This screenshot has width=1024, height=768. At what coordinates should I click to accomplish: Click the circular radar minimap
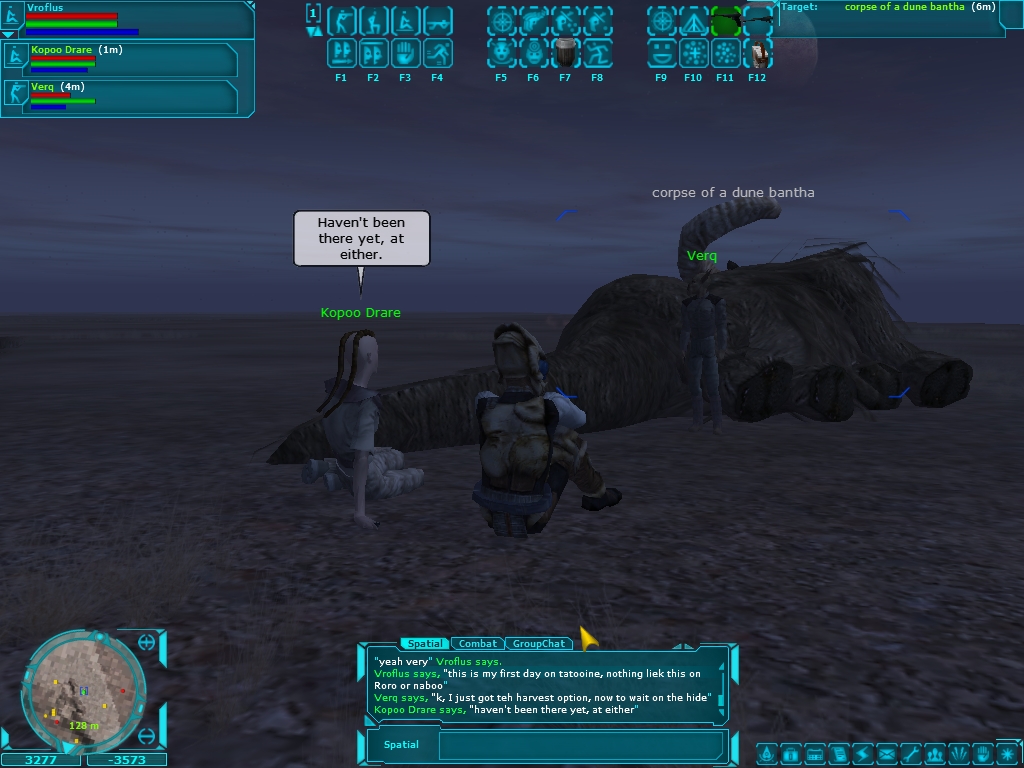tap(82, 692)
